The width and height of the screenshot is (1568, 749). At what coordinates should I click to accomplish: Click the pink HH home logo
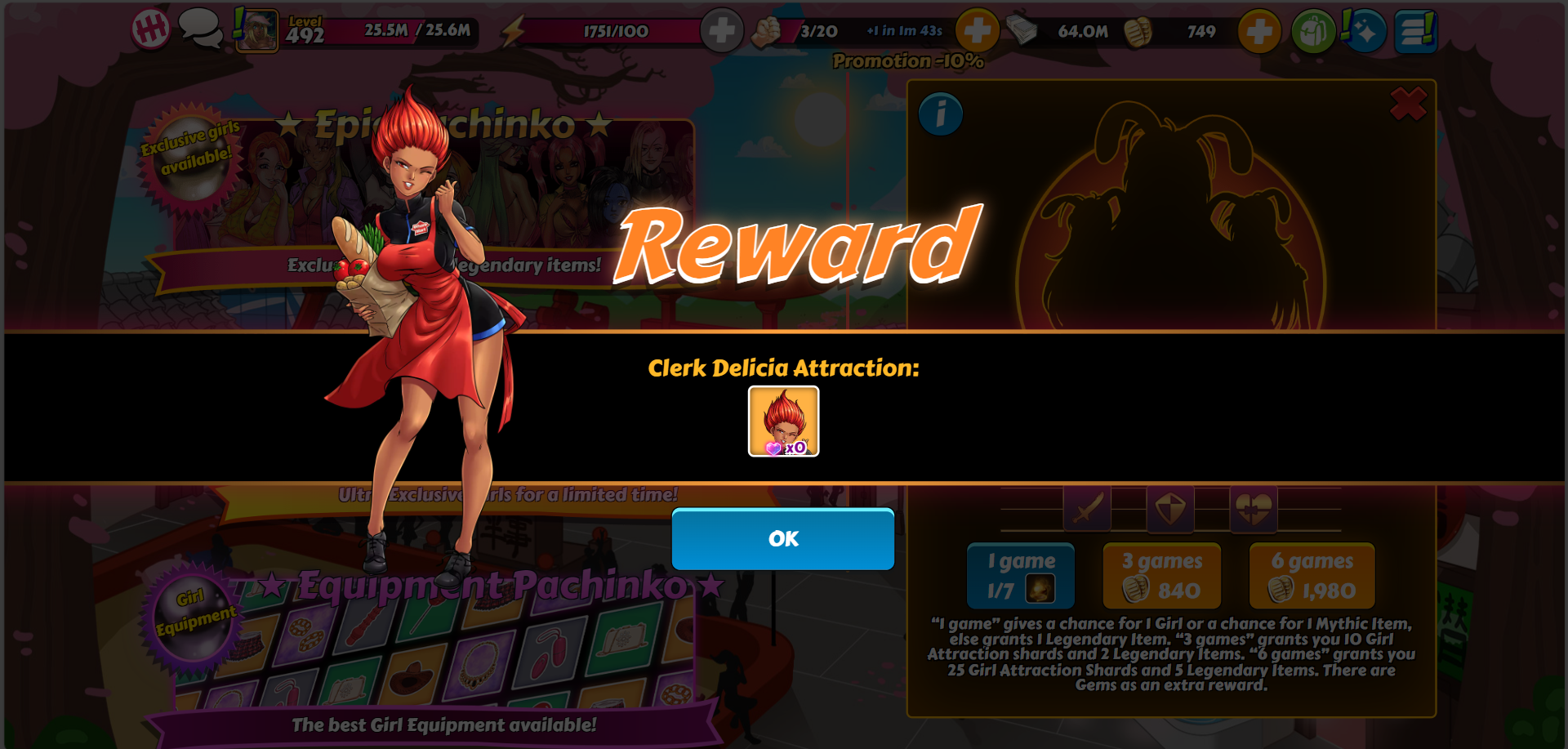[151, 30]
